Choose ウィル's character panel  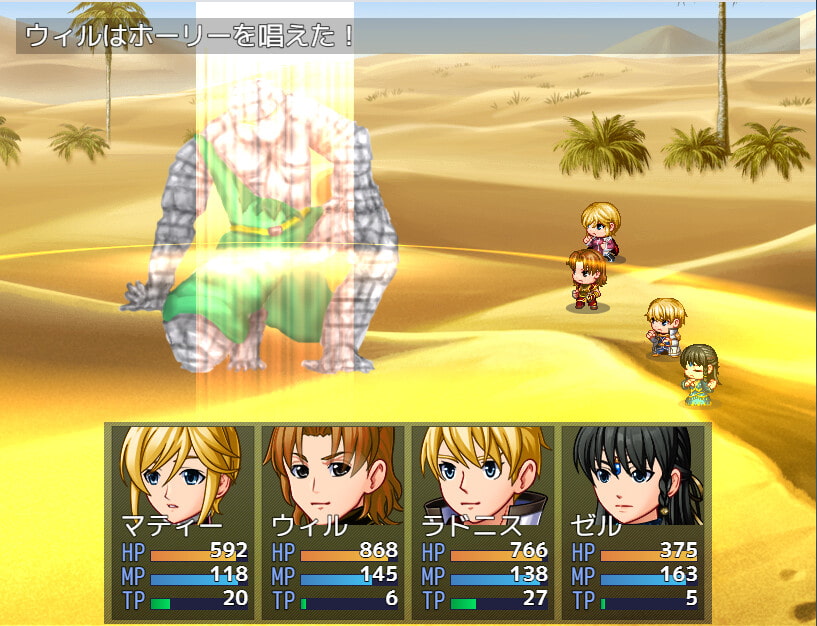click(x=332, y=520)
